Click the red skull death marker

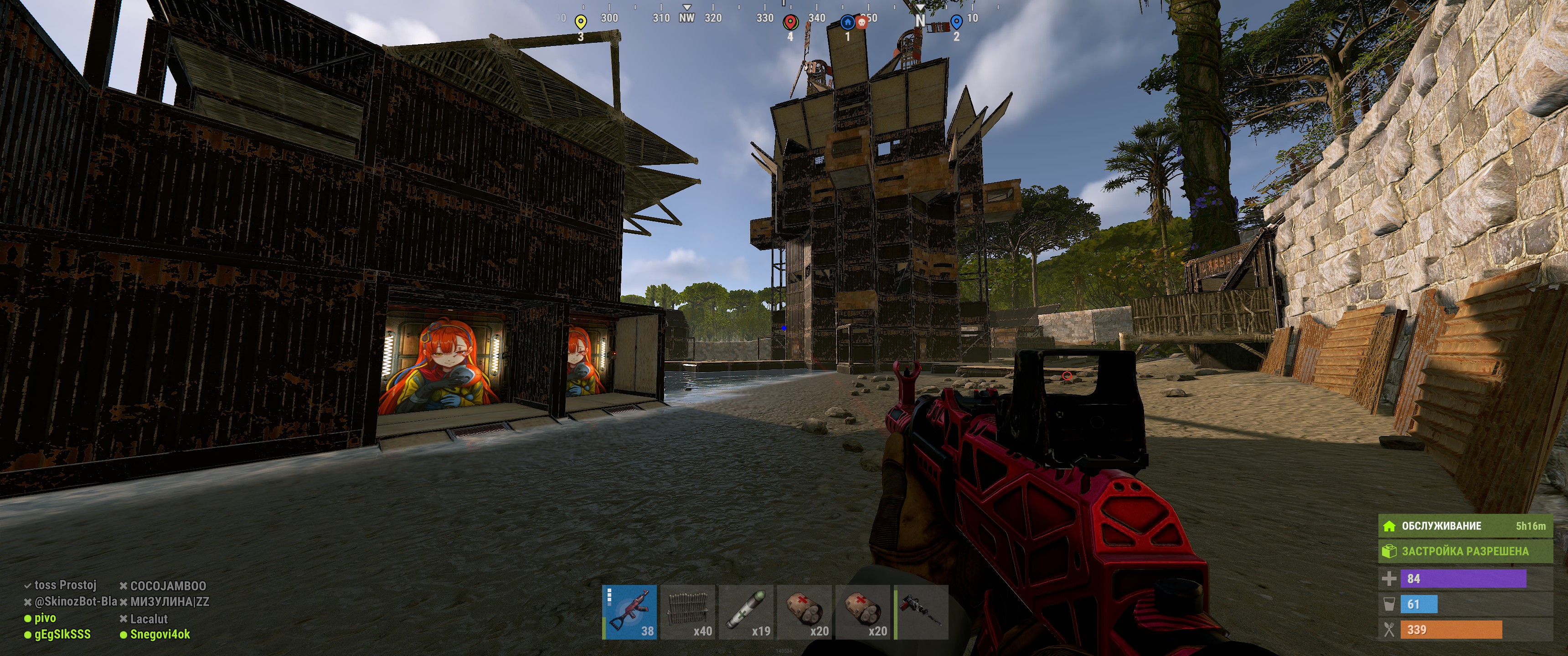tap(862, 22)
